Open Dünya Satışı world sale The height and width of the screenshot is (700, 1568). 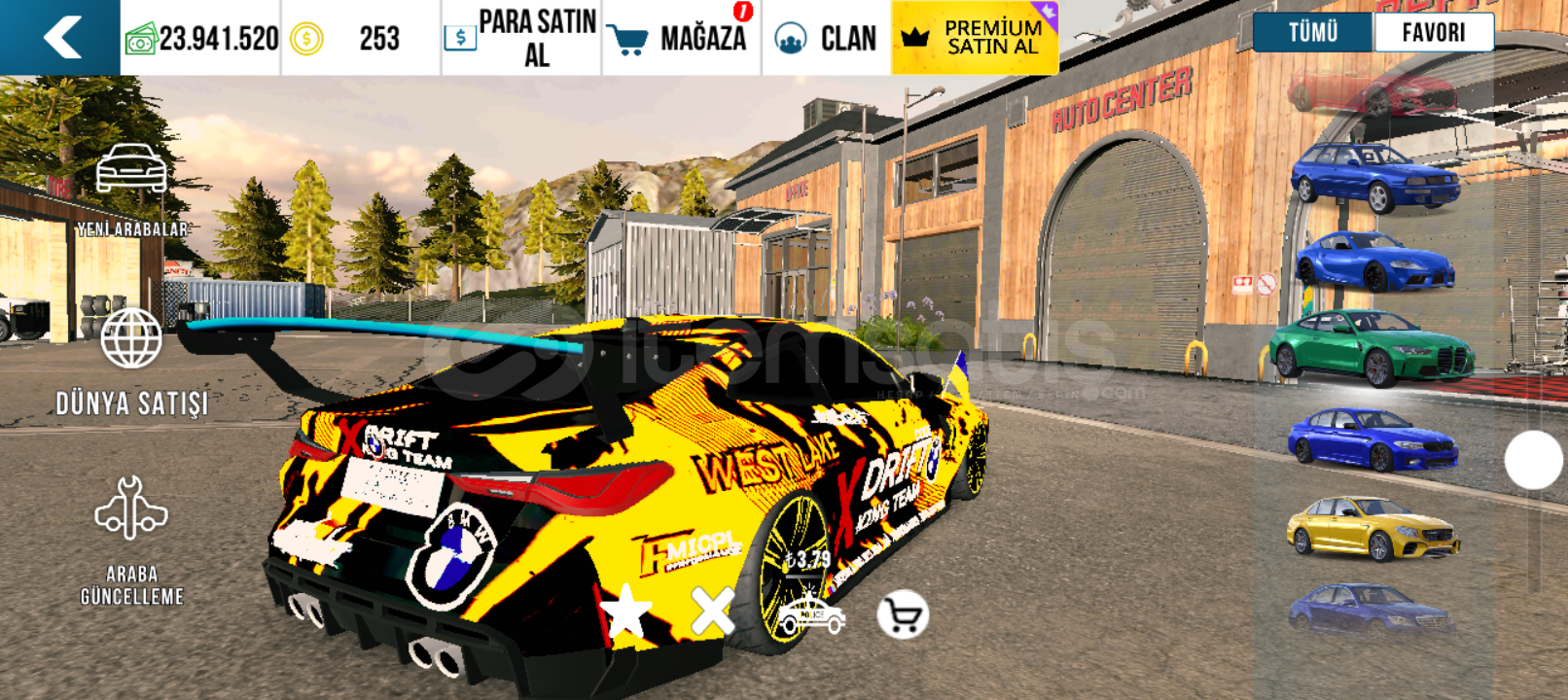coord(131,362)
